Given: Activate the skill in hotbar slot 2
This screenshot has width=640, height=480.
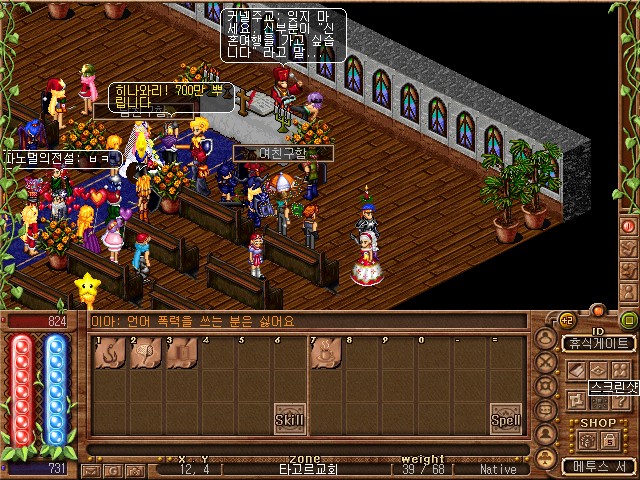Looking at the screenshot, I should [x=145, y=354].
